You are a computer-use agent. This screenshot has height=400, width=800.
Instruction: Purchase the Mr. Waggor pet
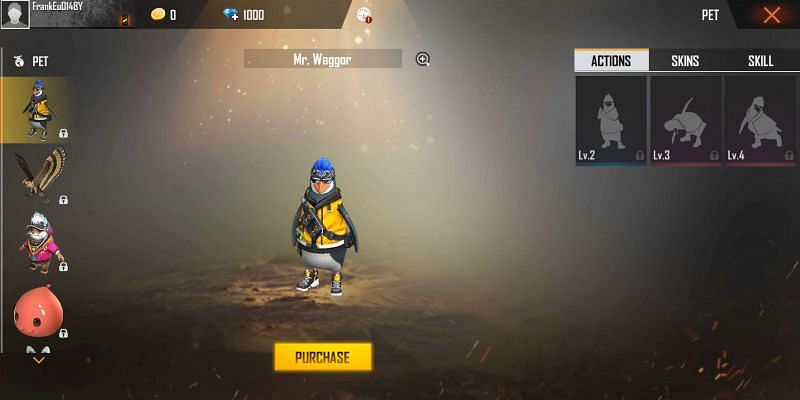point(322,357)
